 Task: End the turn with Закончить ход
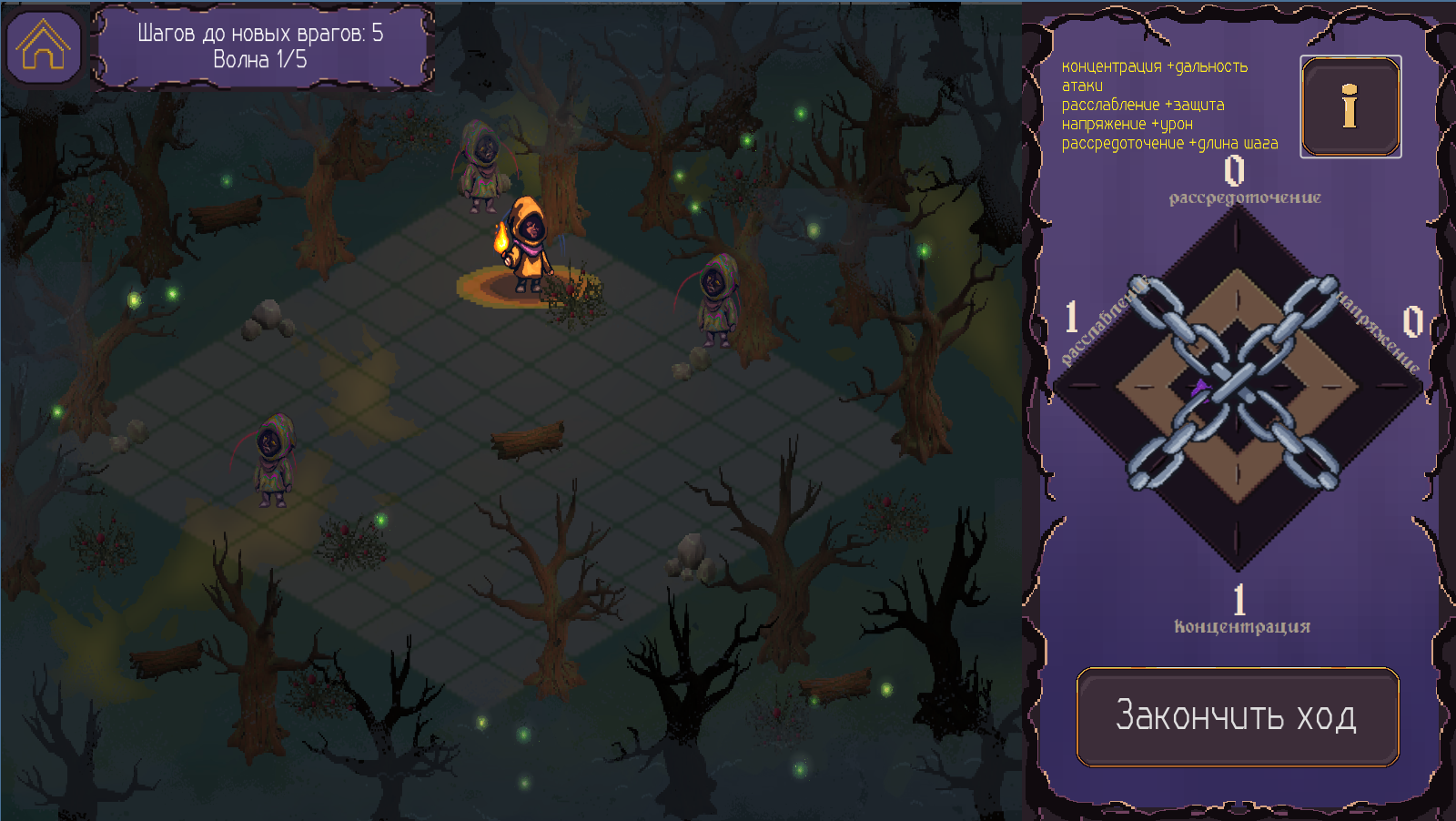1238,717
